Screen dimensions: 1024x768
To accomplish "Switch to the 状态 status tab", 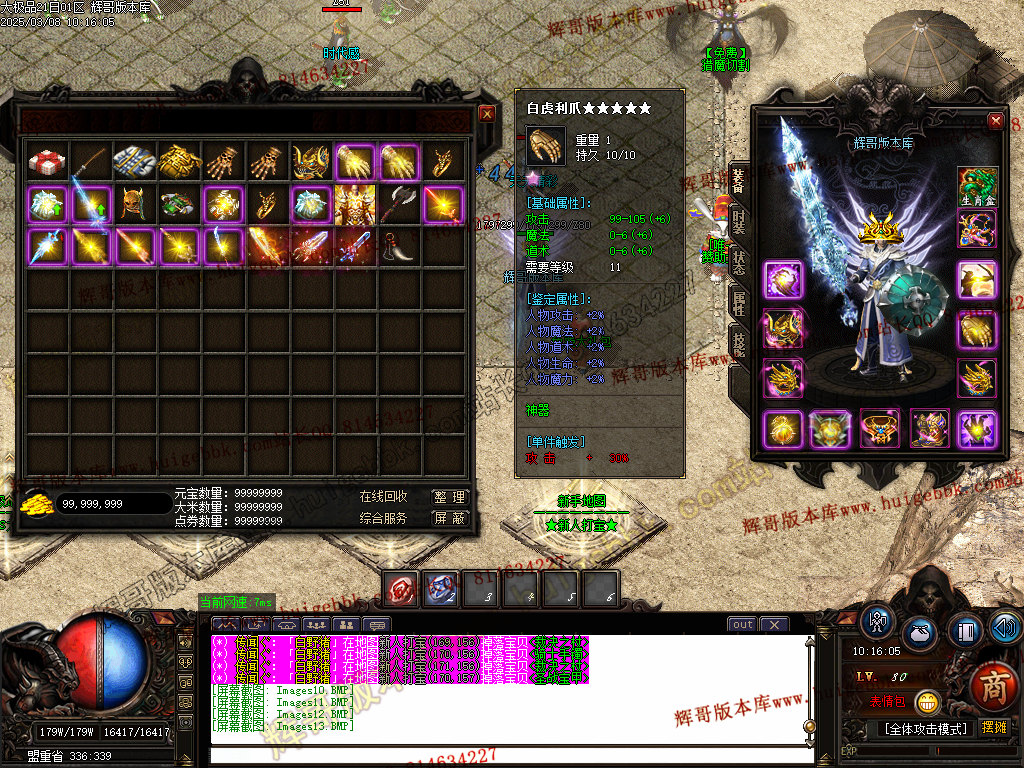I will 738,263.
